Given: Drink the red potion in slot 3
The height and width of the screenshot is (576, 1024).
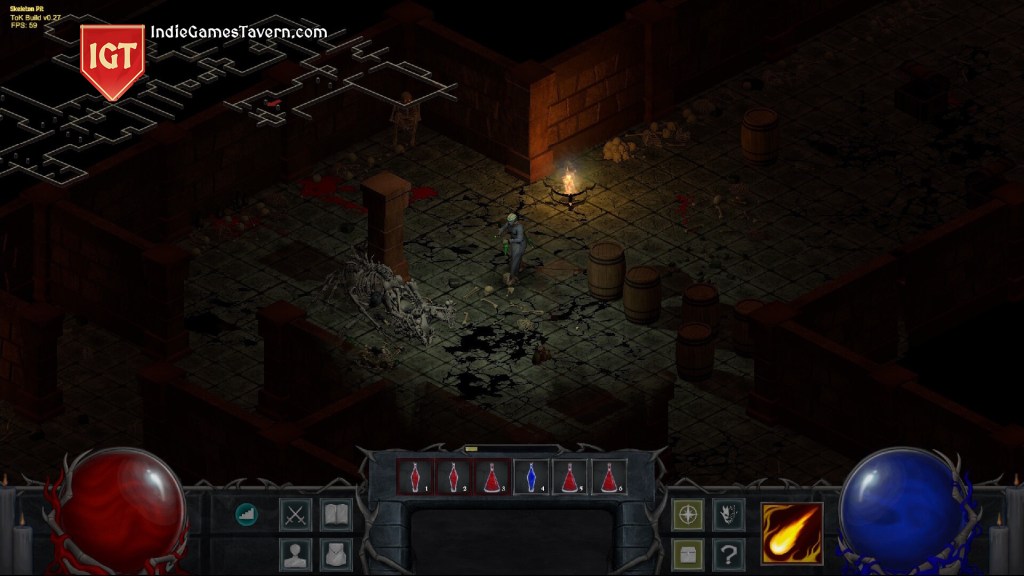Looking at the screenshot, I should pyautogui.click(x=493, y=478).
